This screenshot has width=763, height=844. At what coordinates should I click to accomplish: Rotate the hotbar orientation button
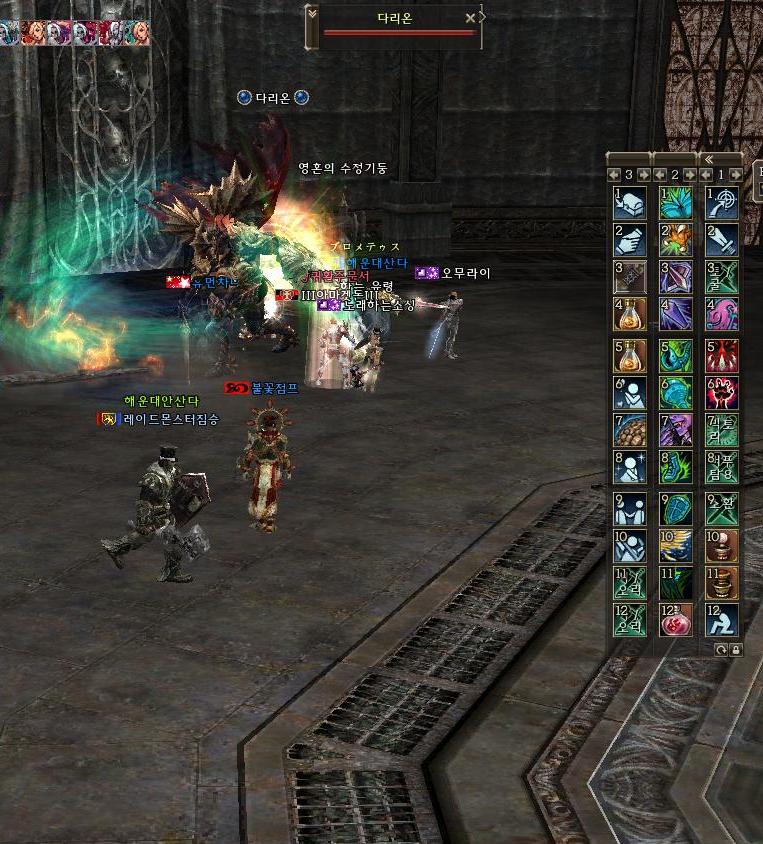[x=722, y=649]
